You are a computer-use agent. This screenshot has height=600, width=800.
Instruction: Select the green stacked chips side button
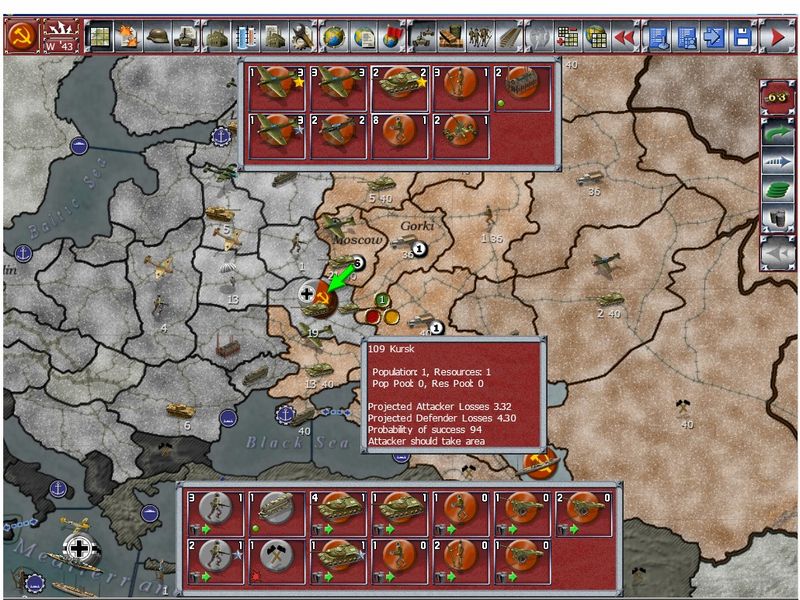point(776,190)
